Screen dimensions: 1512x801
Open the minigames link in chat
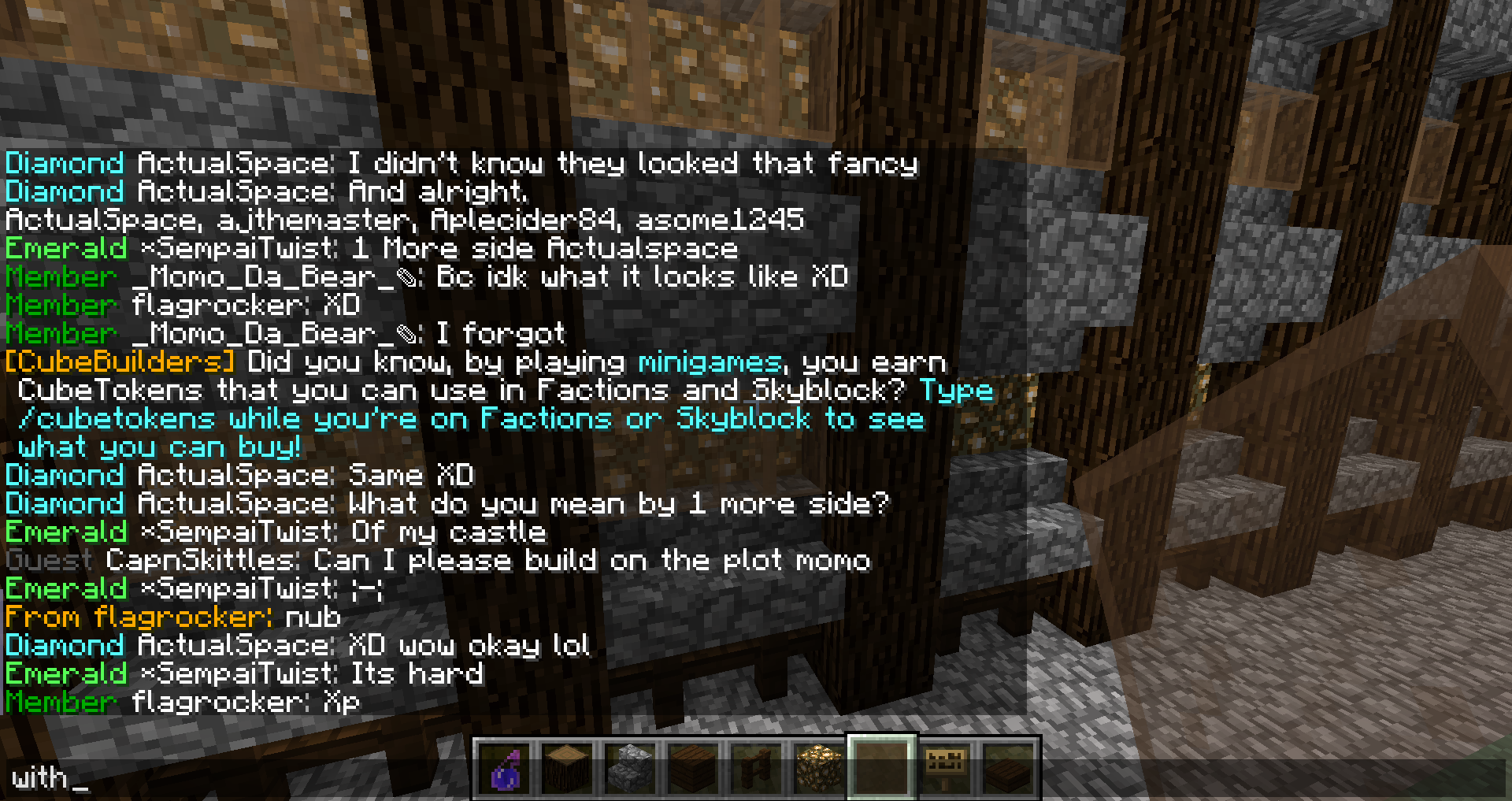[x=710, y=362]
